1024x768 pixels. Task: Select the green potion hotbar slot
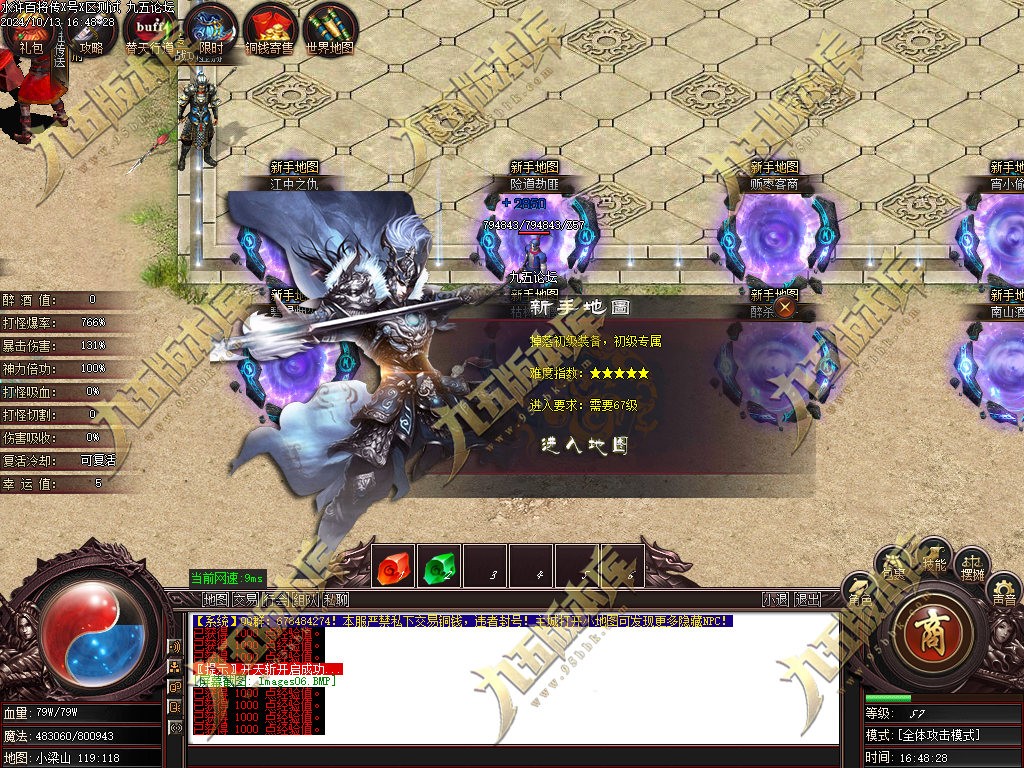point(438,566)
